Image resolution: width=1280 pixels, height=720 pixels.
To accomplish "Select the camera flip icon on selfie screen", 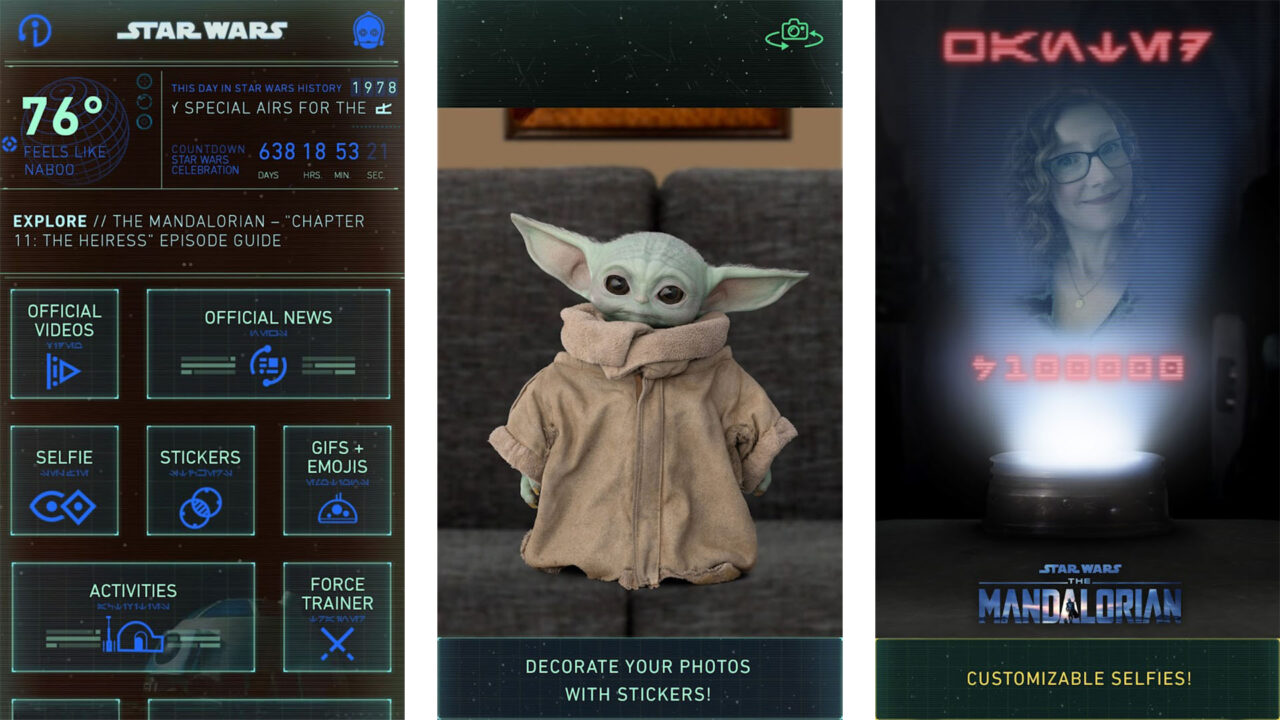I will [x=793, y=33].
